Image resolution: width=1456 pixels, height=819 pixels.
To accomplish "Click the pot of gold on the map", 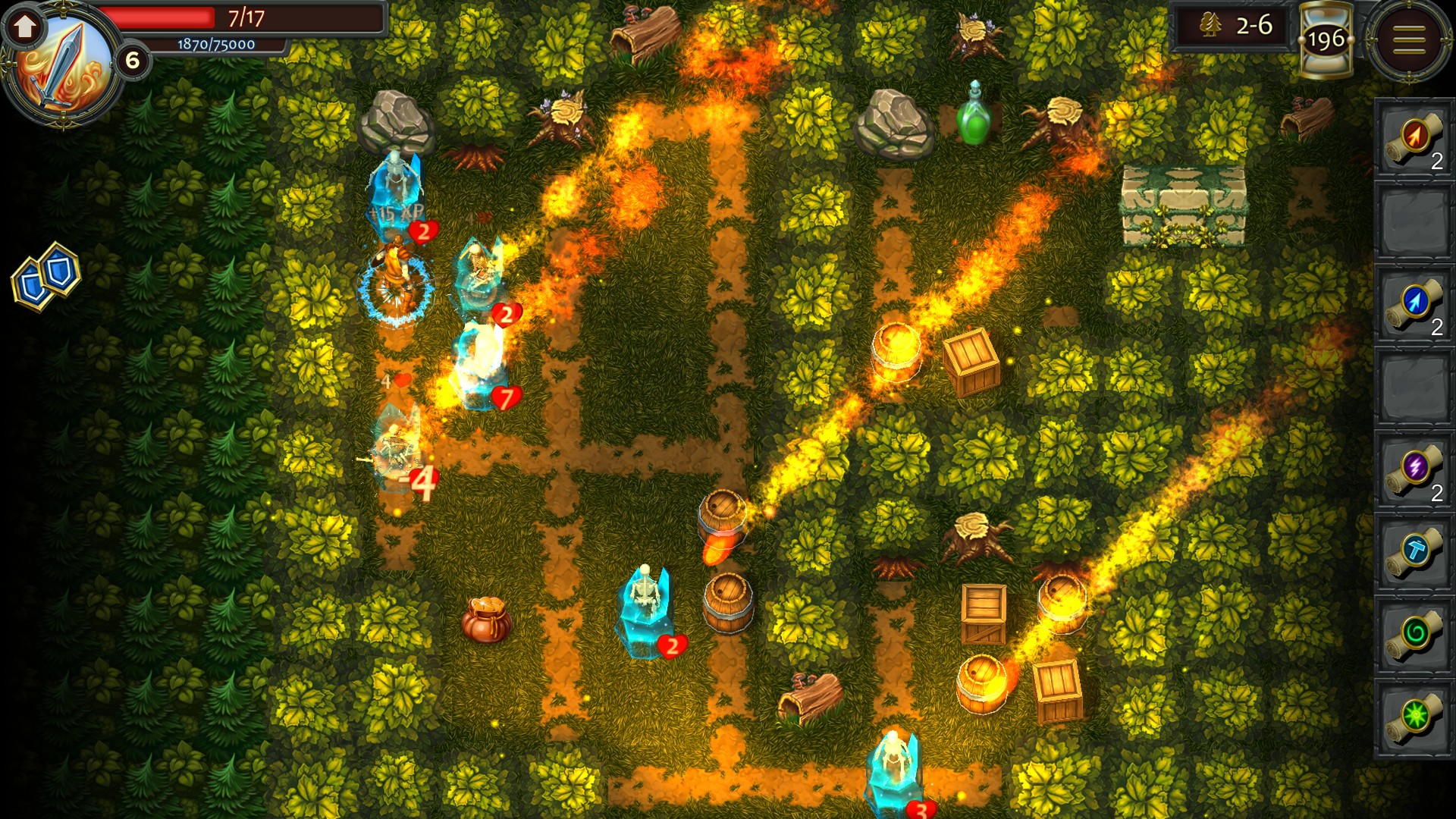I will 488,620.
